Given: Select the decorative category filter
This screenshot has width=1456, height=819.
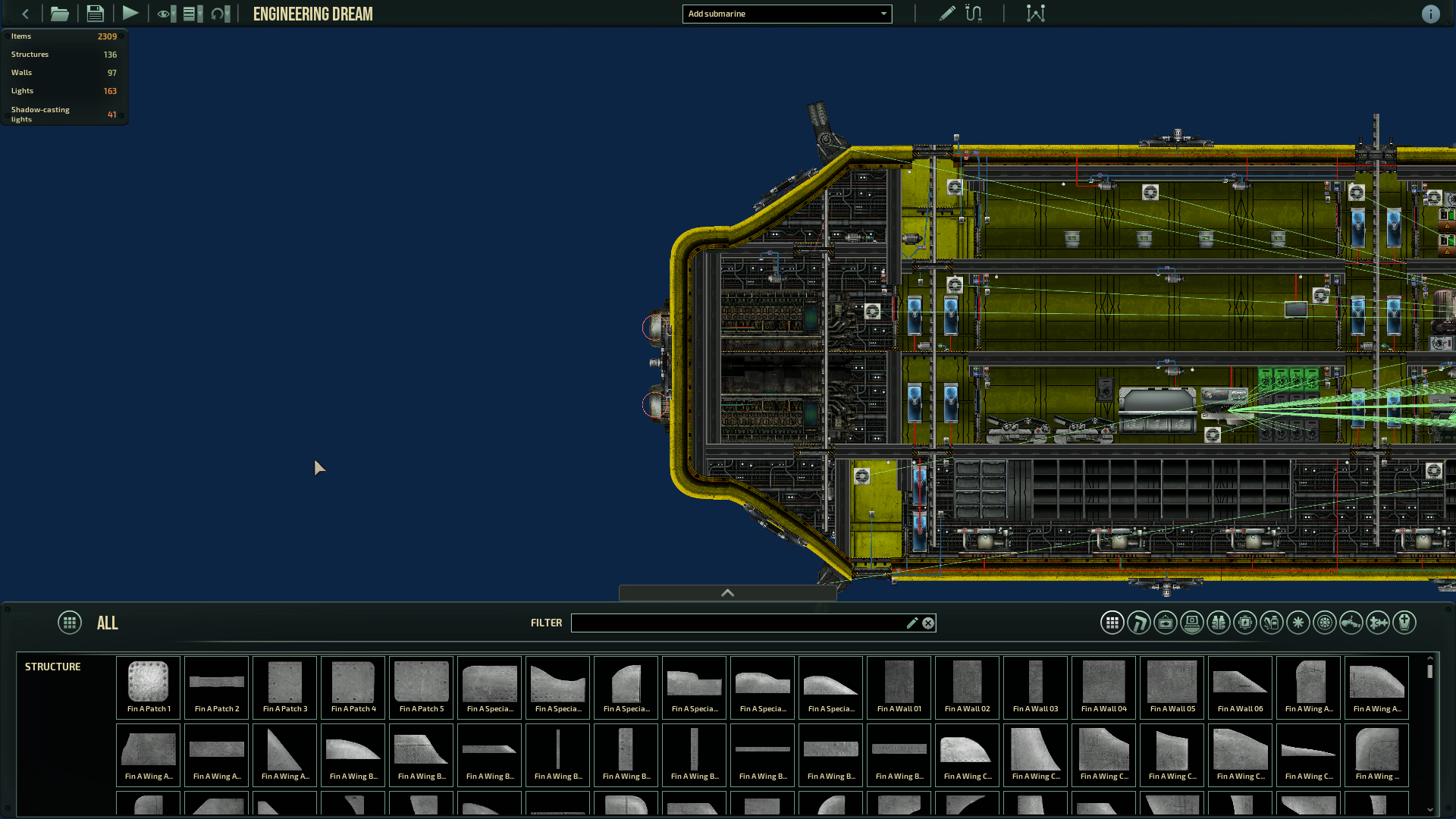Looking at the screenshot, I should (x=1165, y=623).
